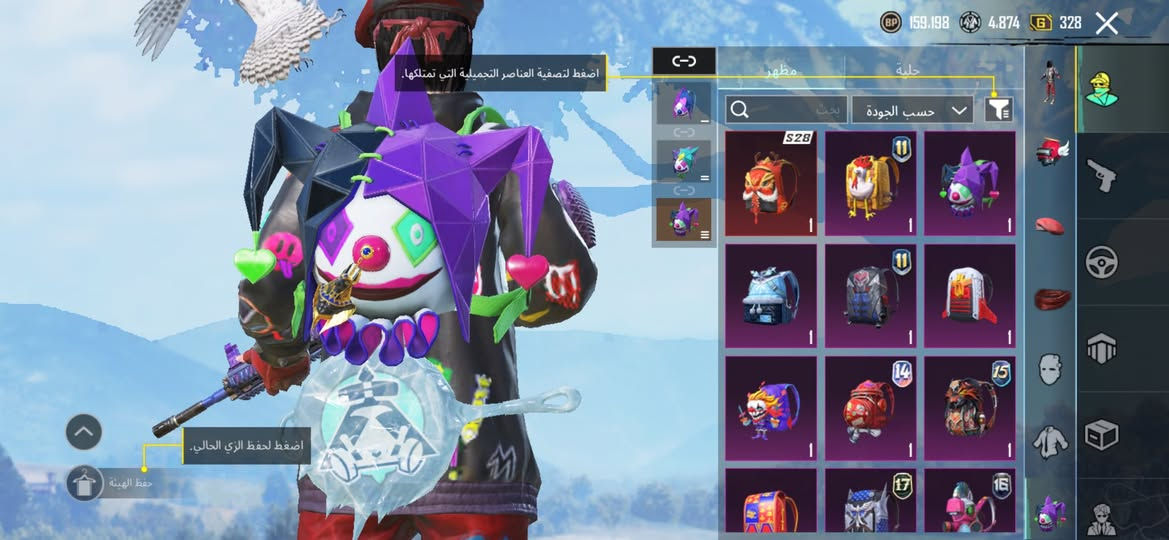Image resolution: width=1169 pixels, height=540 pixels.
Task: Save current outfit with the hanger button
Action: [x=84, y=484]
